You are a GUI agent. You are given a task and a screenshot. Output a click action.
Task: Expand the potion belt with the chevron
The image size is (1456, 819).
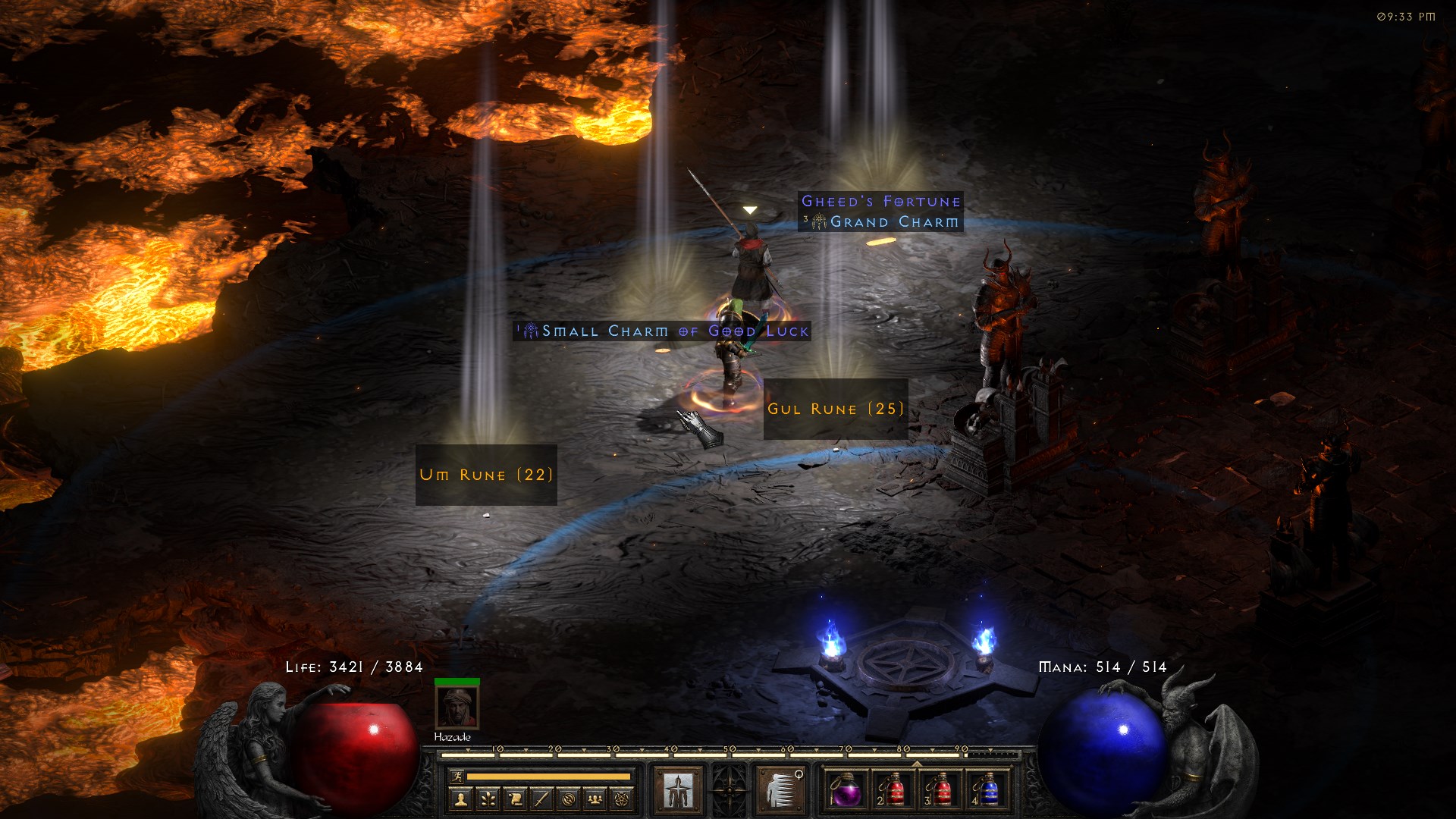coord(917,764)
